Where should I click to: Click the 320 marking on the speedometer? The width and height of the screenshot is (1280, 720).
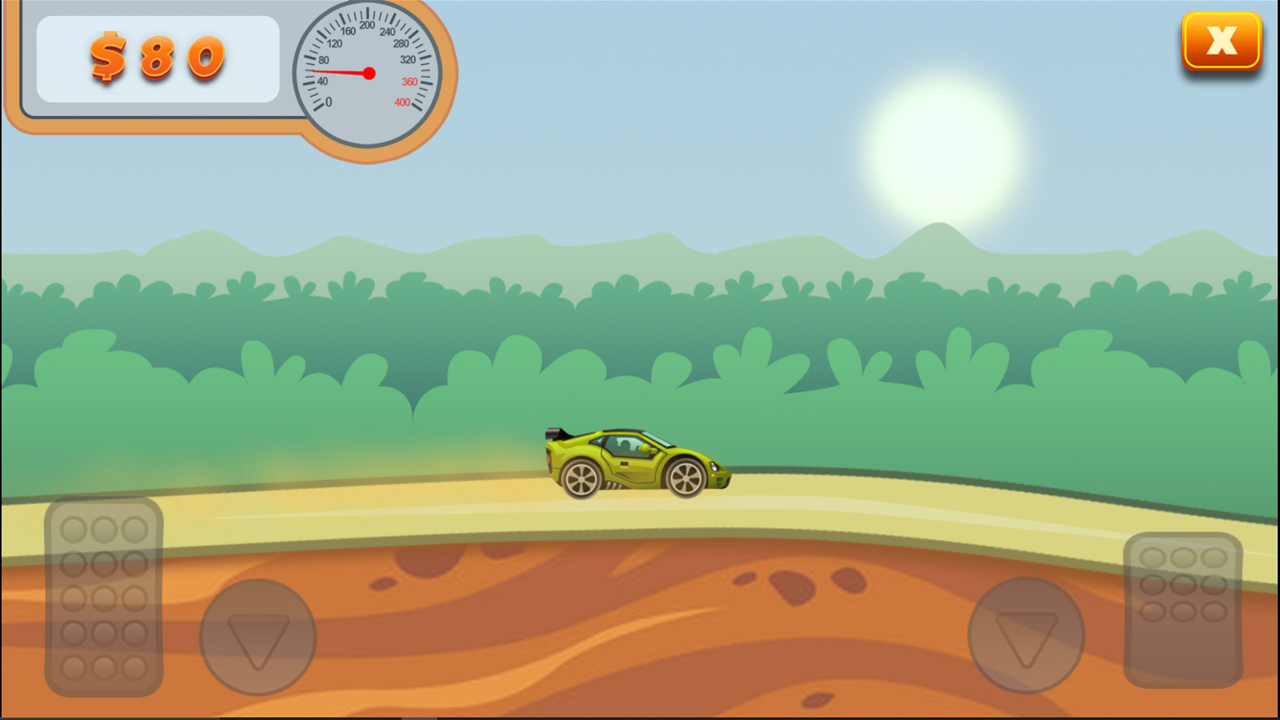click(408, 59)
